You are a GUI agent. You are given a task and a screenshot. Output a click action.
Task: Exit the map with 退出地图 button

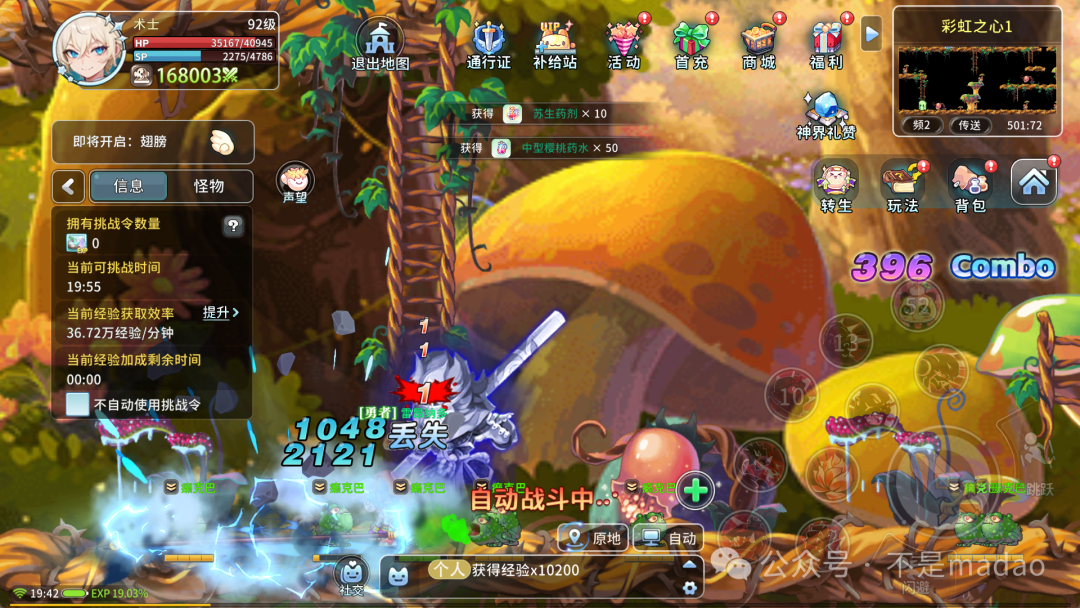(380, 44)
